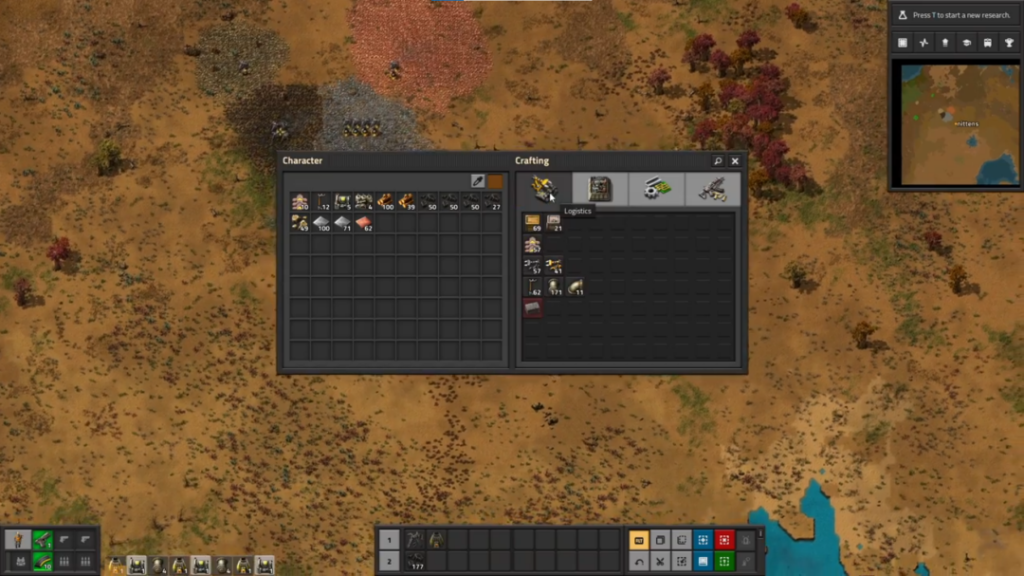The width and height of the screenshot is (1024, 576).
Task: Switch to the Combat crafting tab
Action: point(713,189)
